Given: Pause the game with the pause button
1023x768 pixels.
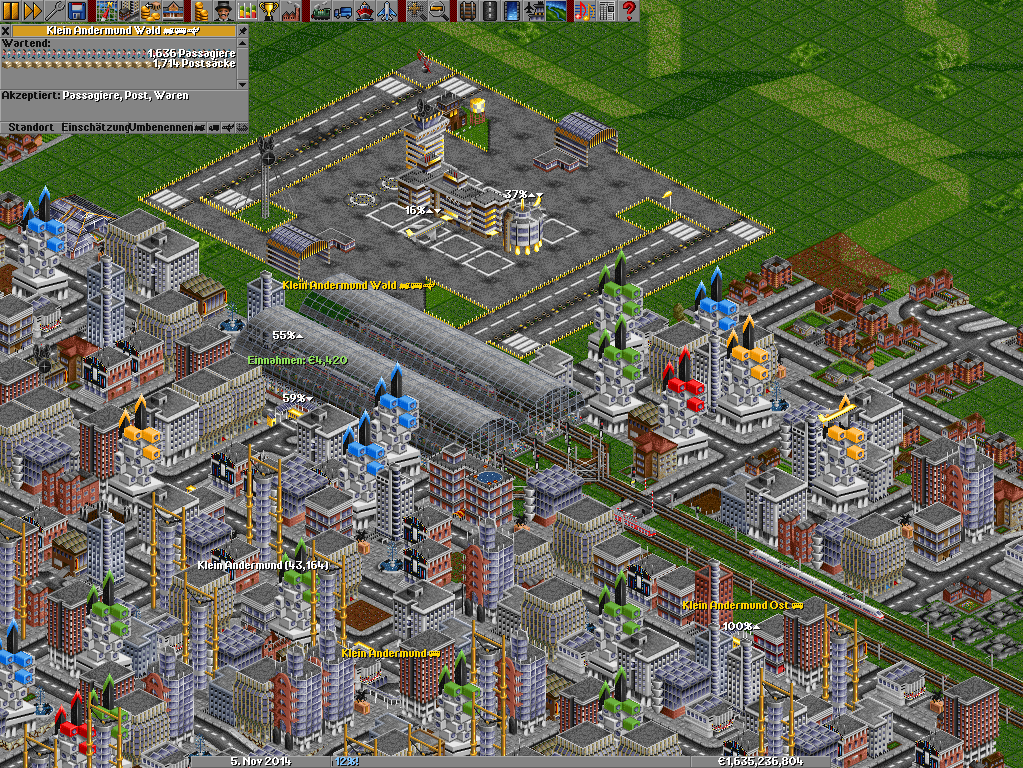Looking at the screenshot, I should point(10,11).
